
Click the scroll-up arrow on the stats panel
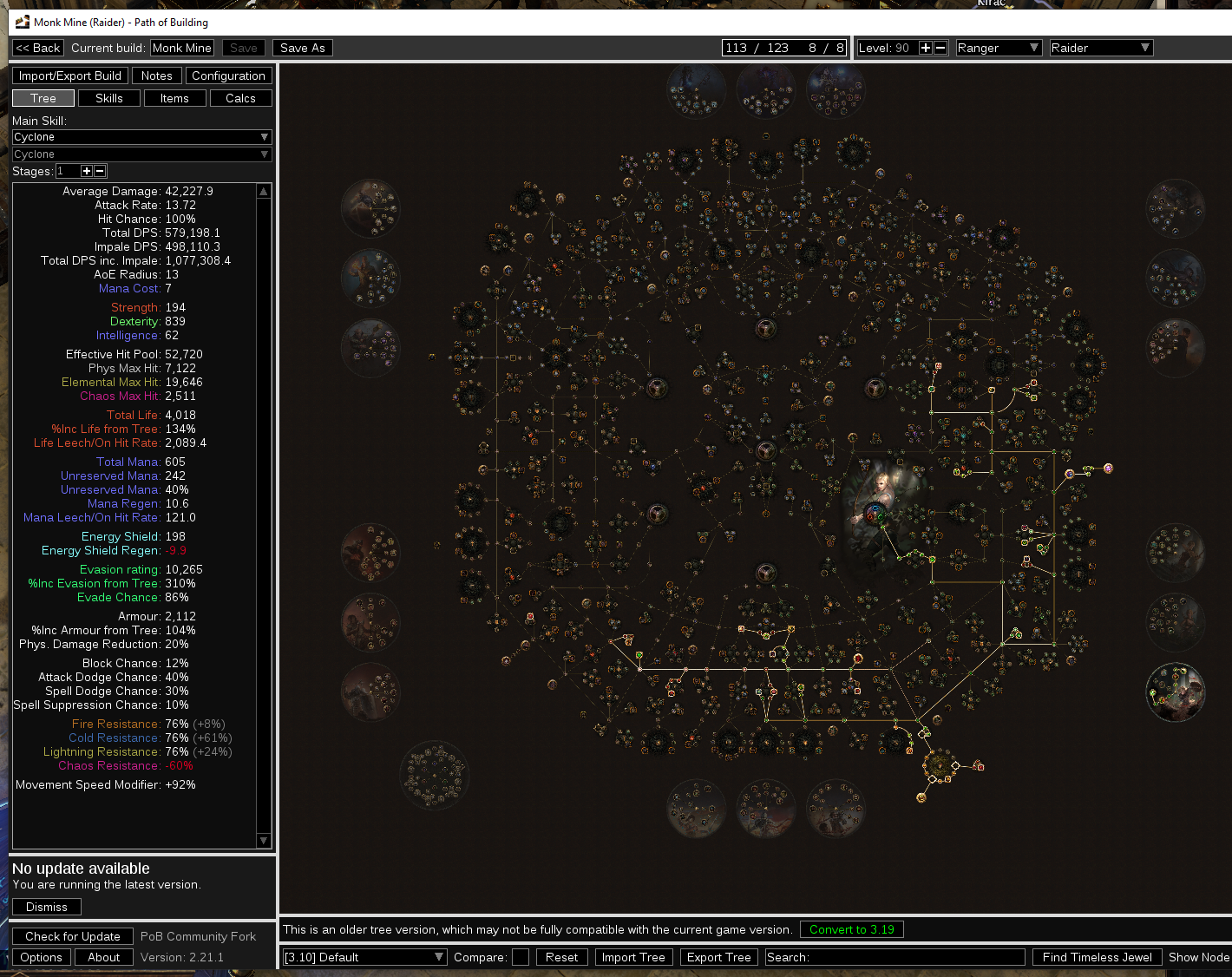pyautogui.click(x=264, y=190)
